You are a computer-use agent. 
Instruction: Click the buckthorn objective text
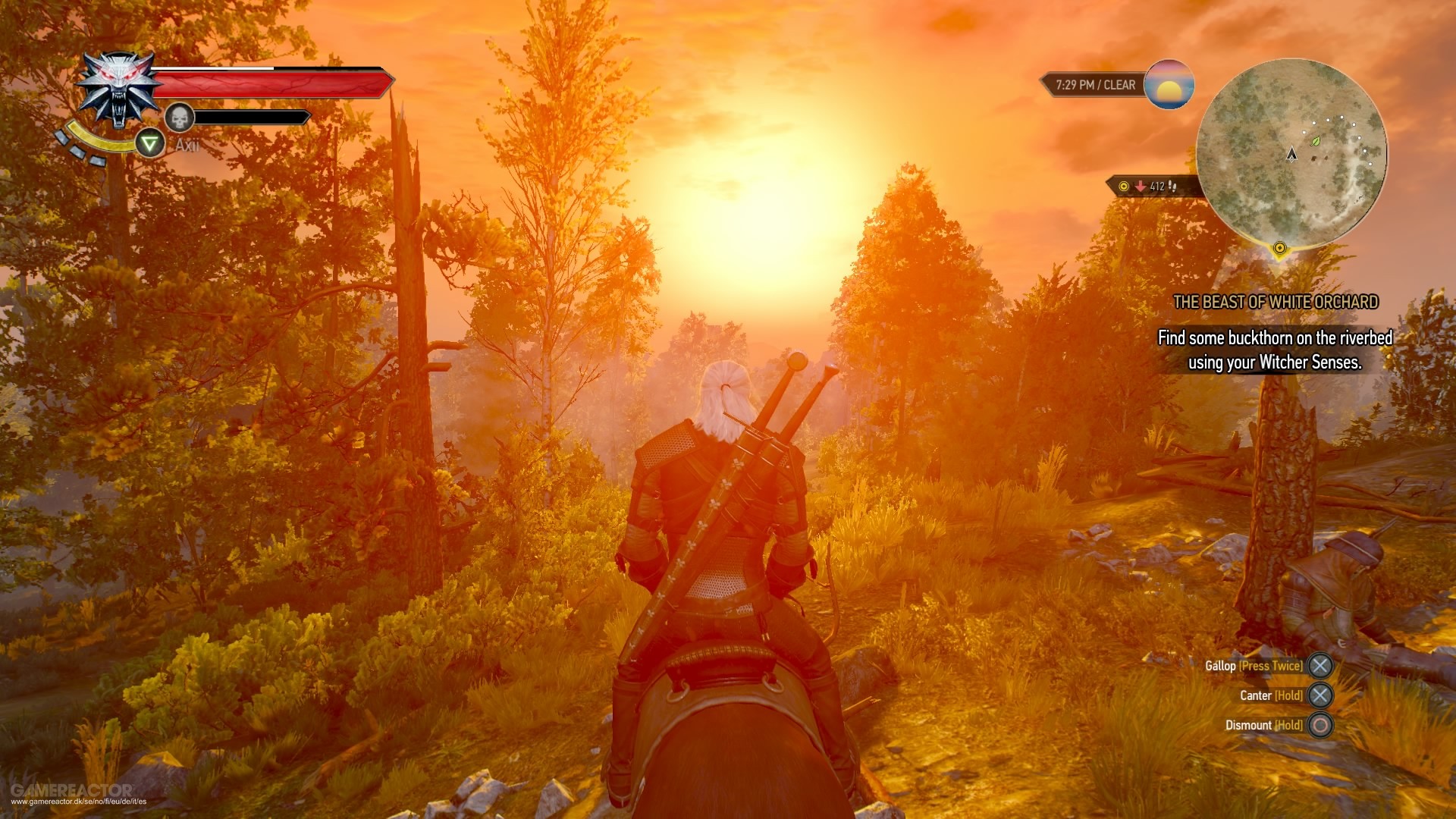(1275, 350)
